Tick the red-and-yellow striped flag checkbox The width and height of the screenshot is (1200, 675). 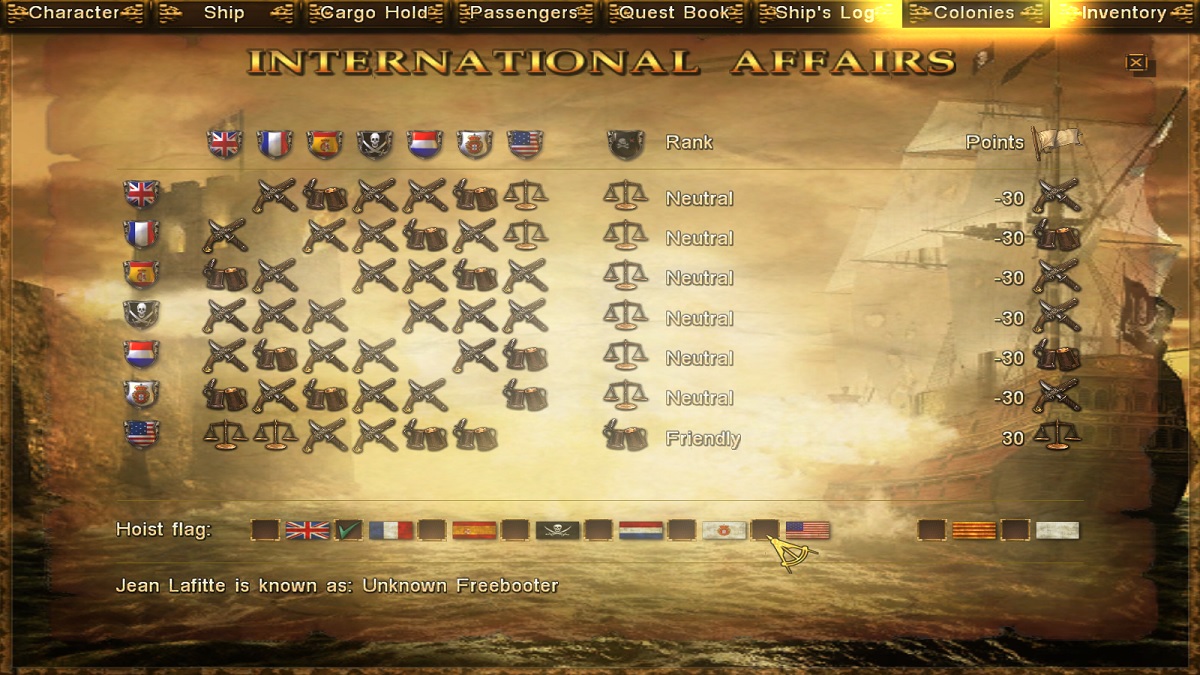932,530
